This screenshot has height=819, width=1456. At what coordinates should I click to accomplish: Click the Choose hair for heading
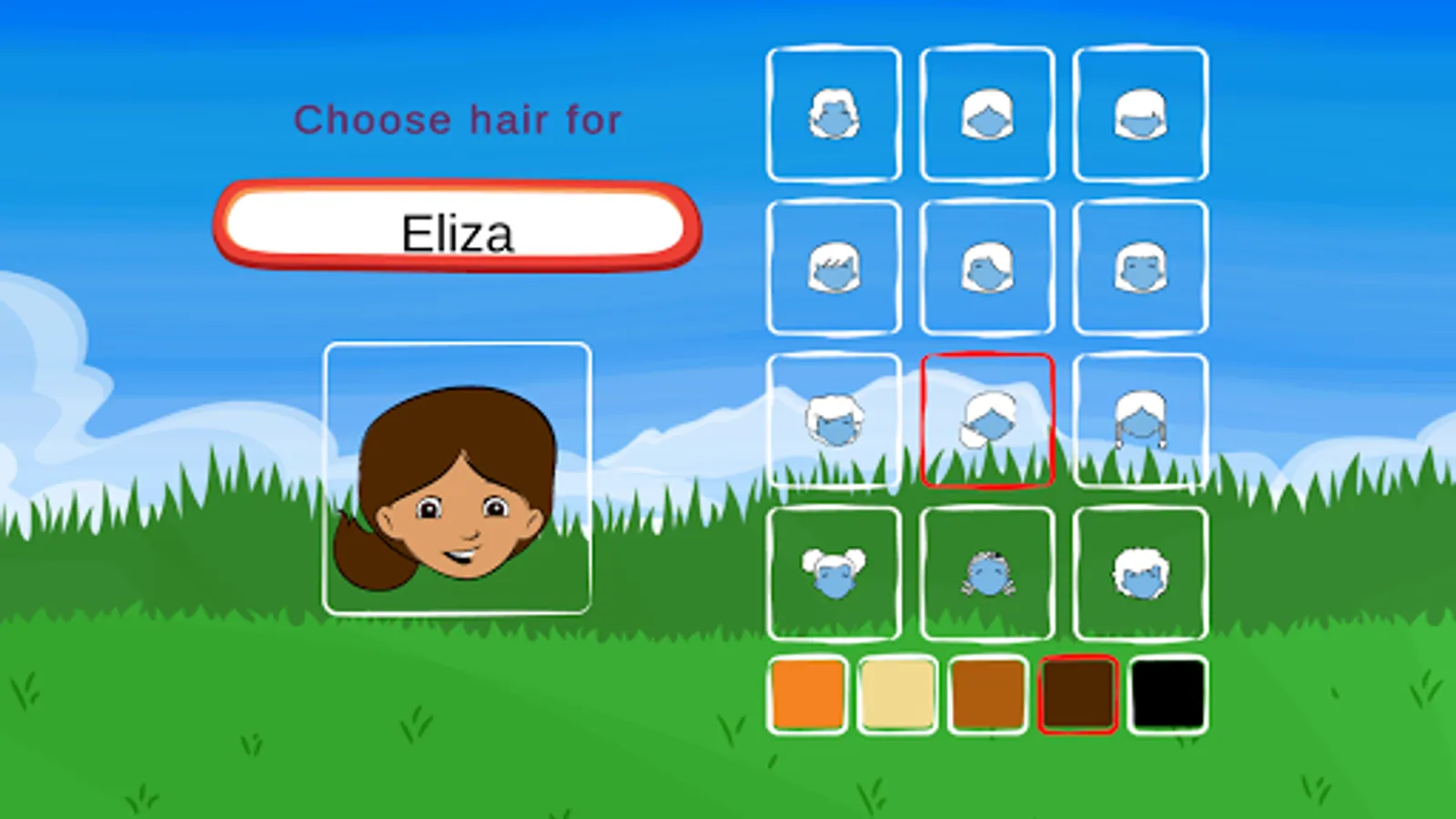click(460, 120)
